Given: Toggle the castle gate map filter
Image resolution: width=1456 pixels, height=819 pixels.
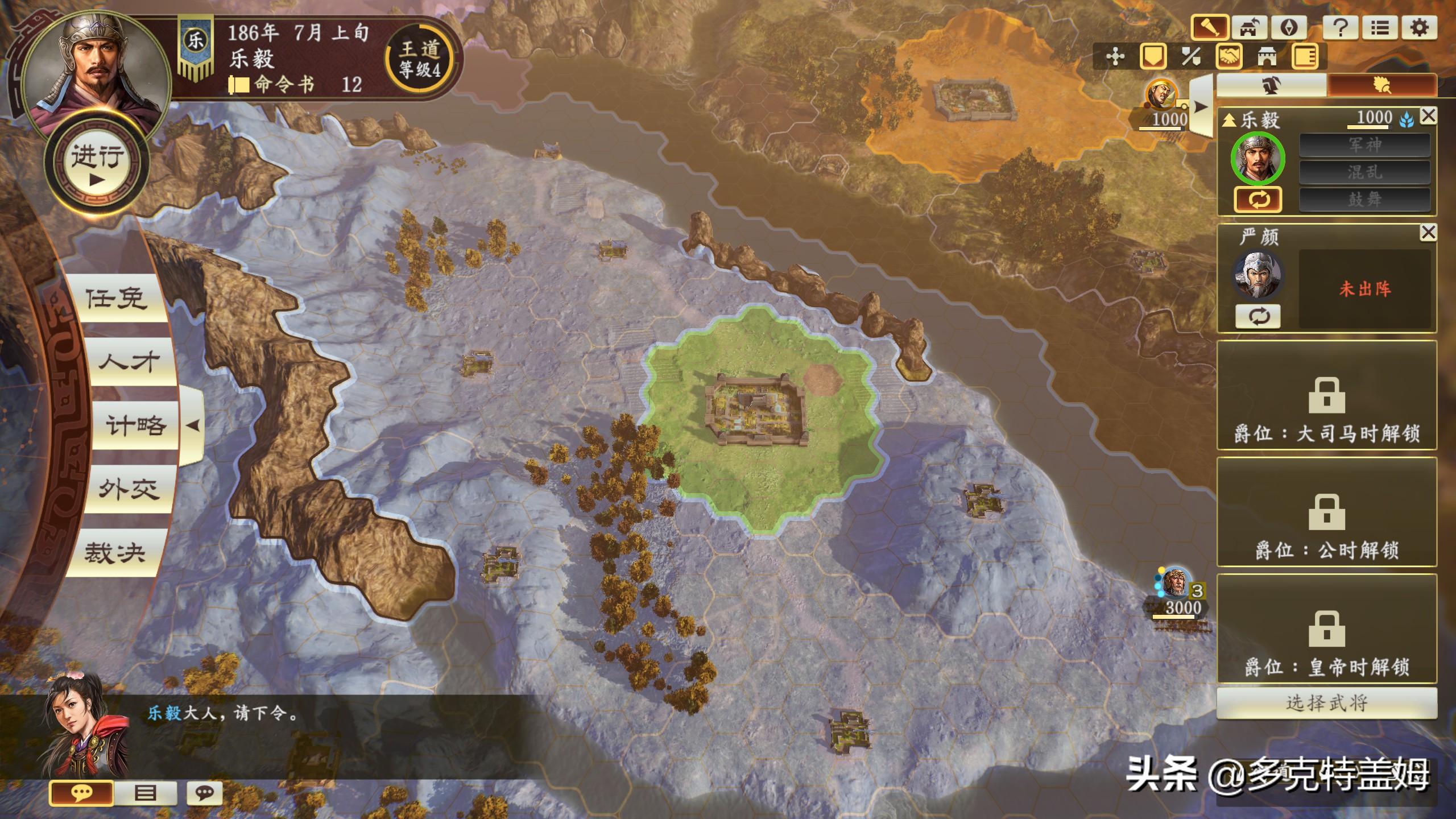Looking at the screenshot, I should [1267, 56].
